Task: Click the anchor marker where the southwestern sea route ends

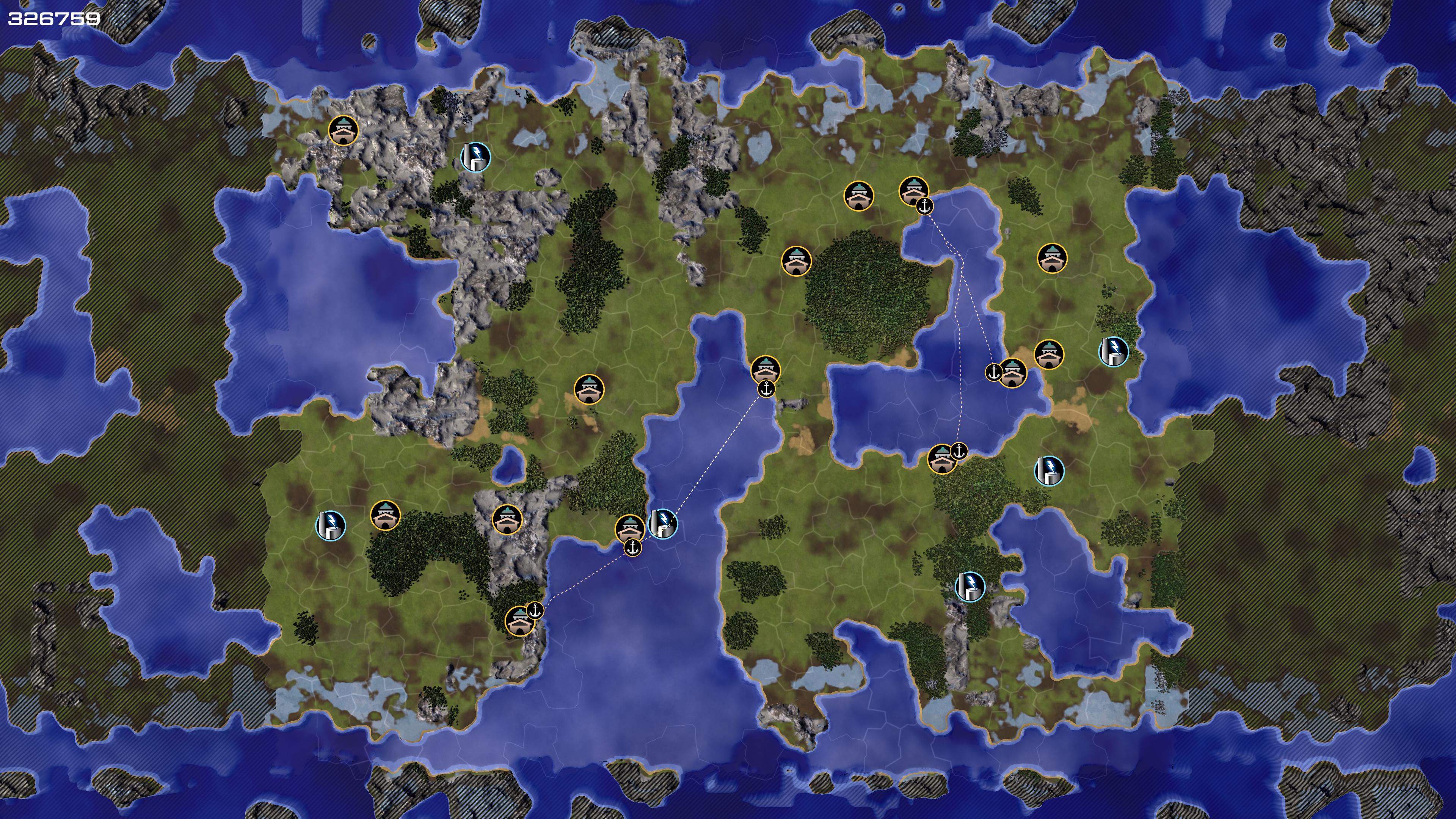Action: [x=535, y=610]
